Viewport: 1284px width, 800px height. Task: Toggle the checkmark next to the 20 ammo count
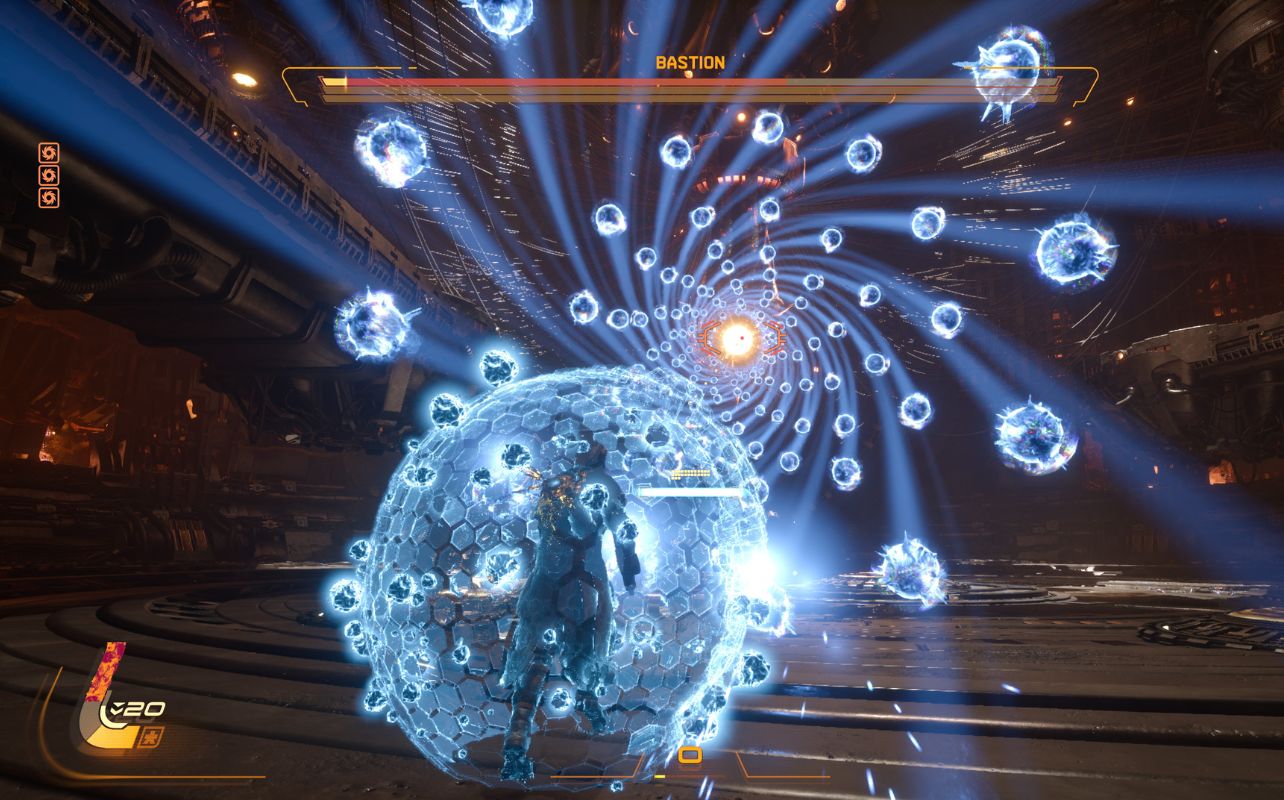117,708
